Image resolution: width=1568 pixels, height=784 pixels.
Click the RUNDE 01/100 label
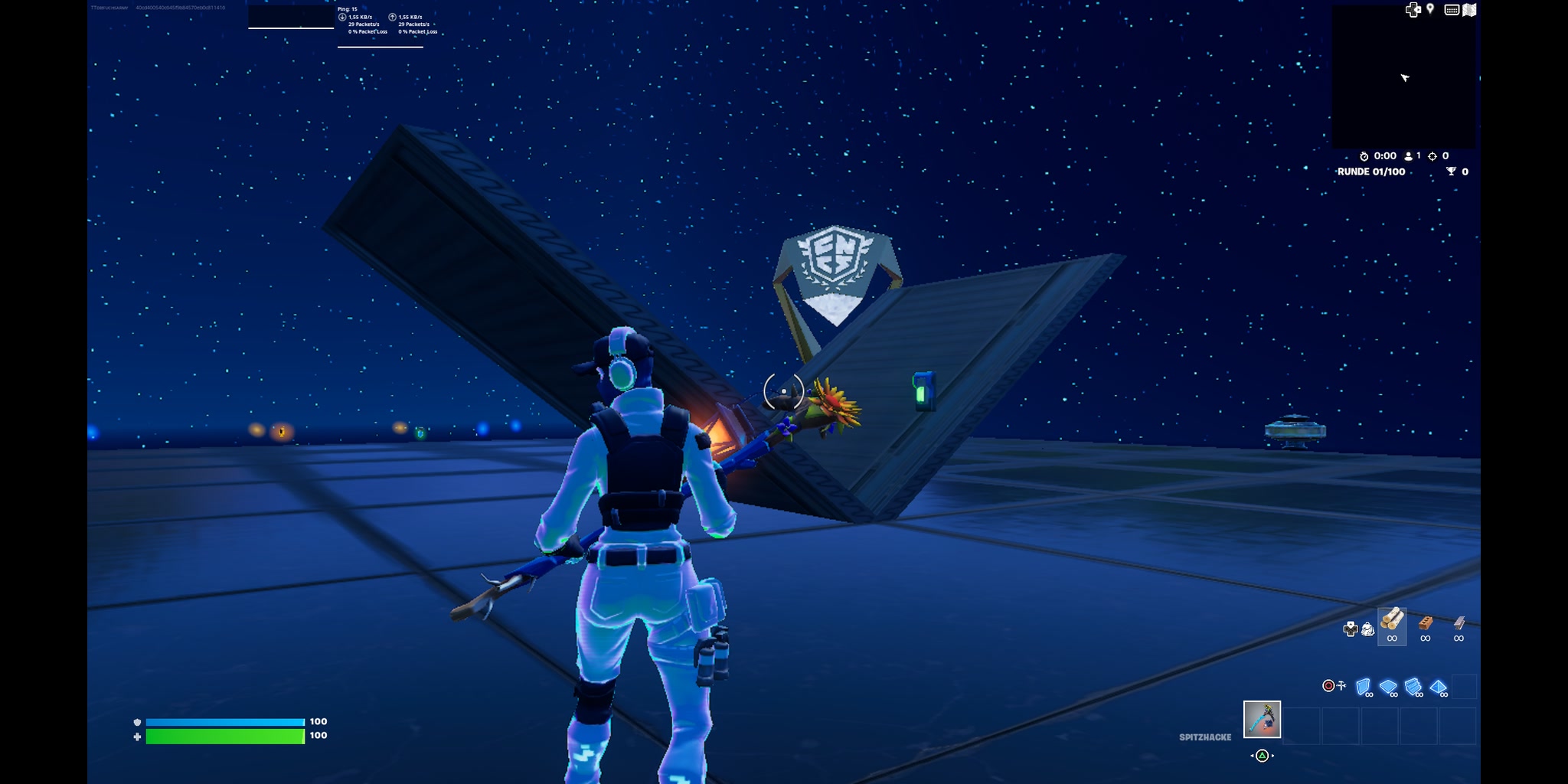pos(1371,171)
